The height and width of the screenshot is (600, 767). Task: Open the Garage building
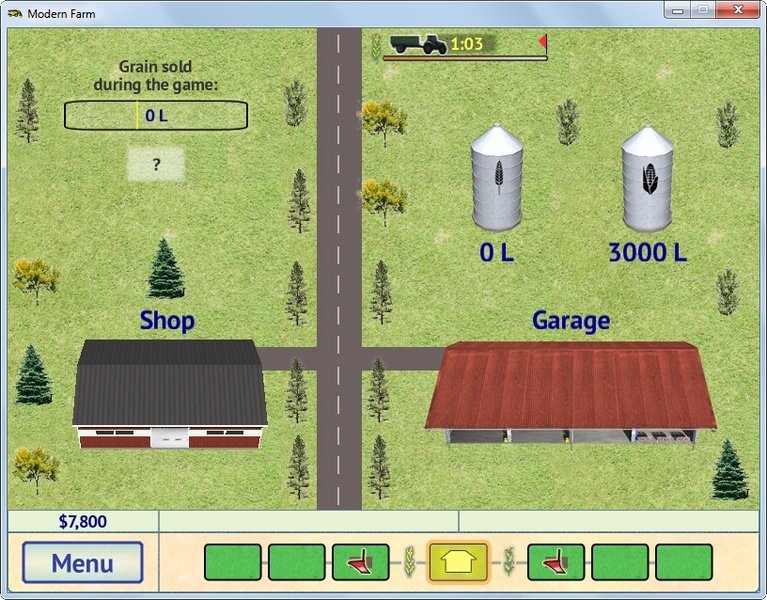point(570,390)
